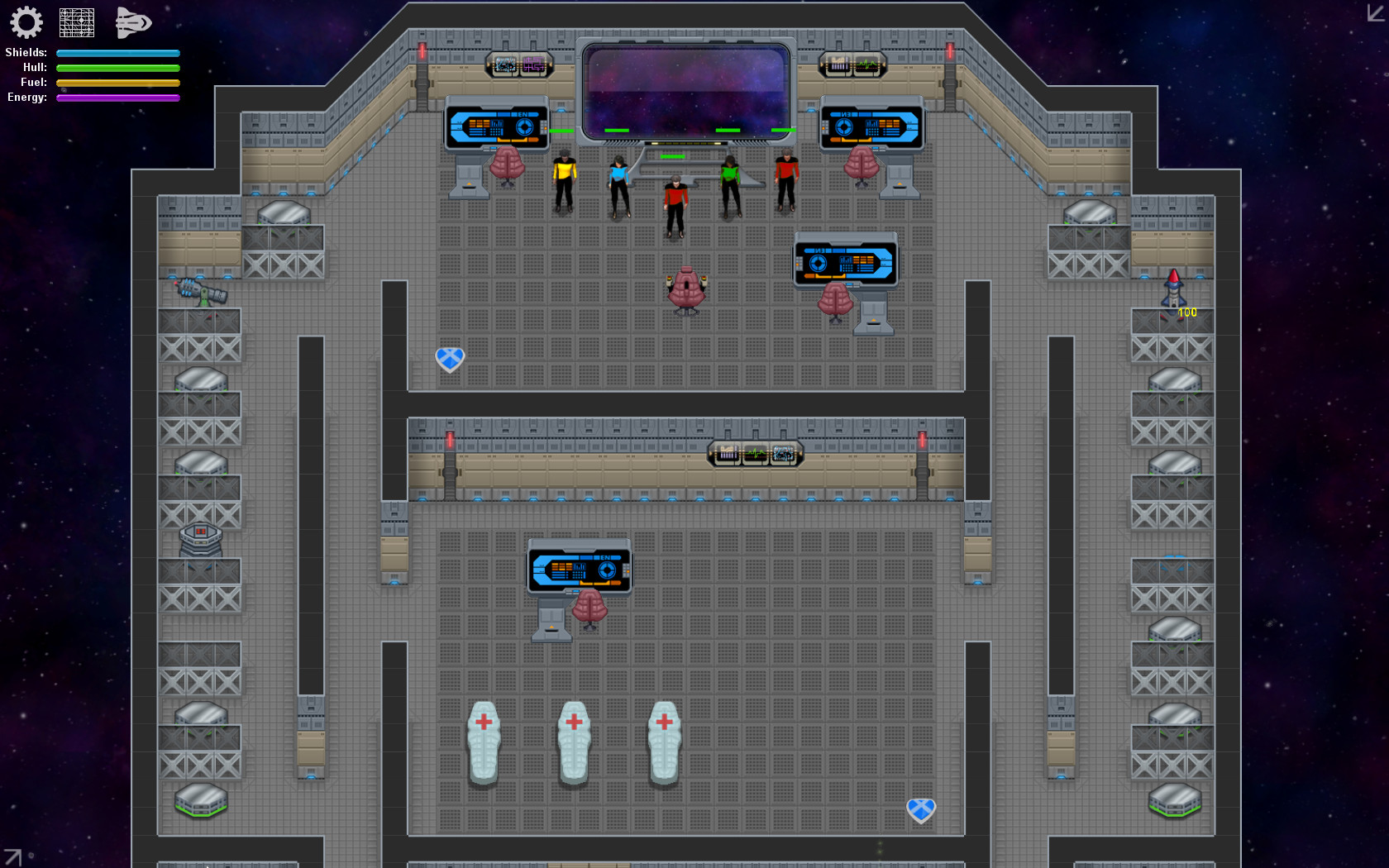Collect the blue shield pickup below the bridge
The image size is (1389, 868).
(x=450, y=360)
